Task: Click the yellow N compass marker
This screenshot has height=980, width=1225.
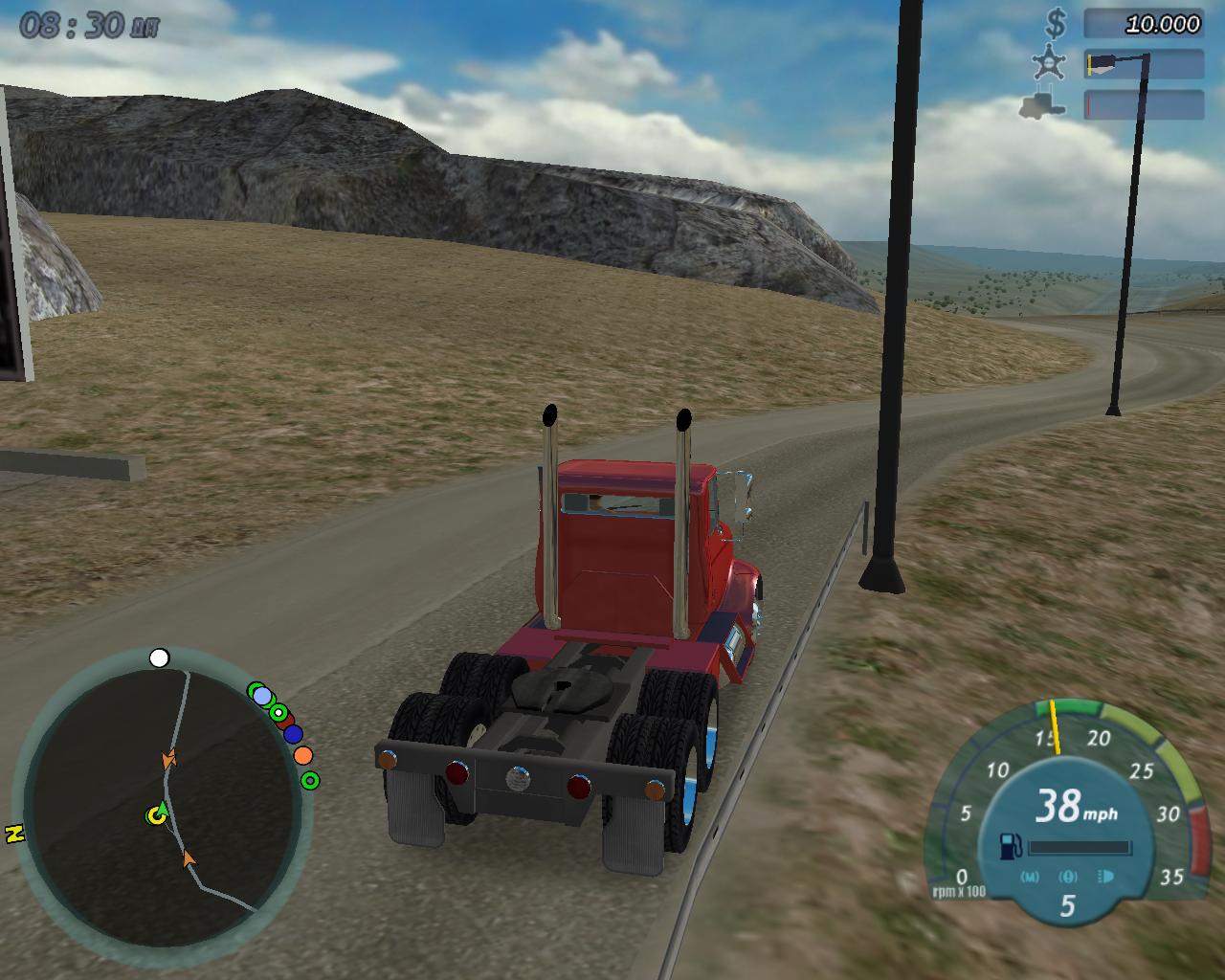Action: point(14,834)
